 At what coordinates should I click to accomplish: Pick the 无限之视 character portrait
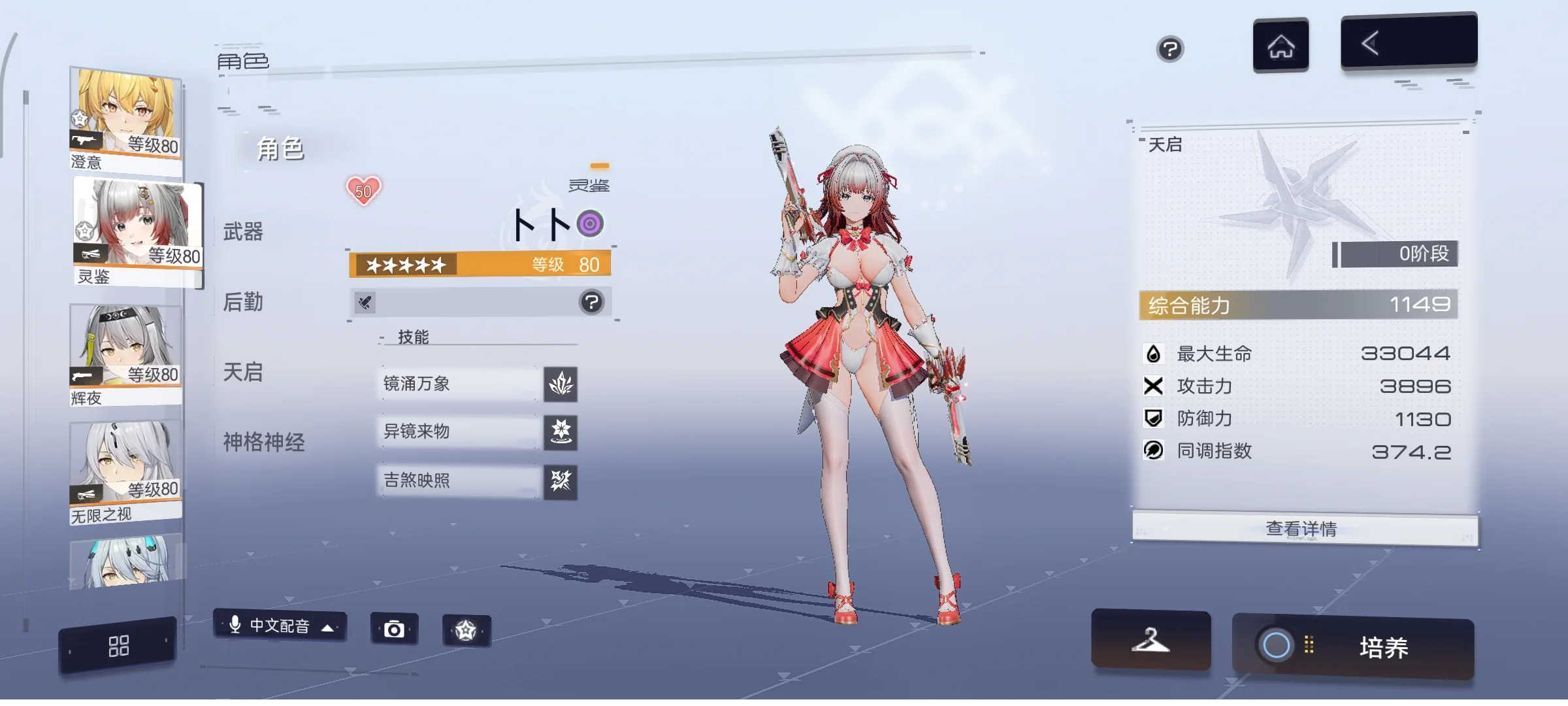point(125,469)
